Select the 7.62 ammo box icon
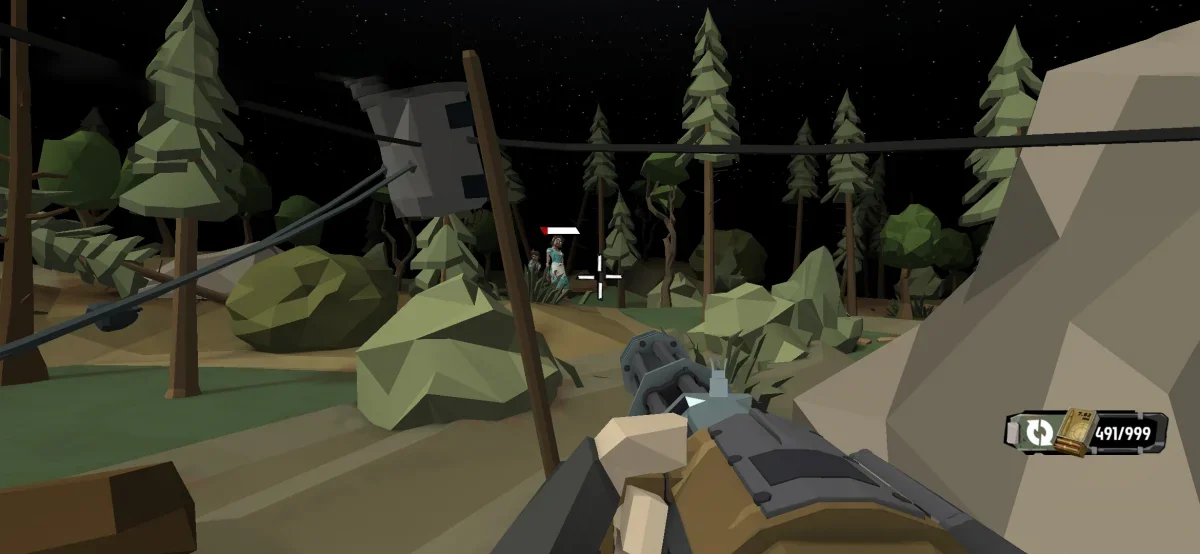This screenshot has width=1200, height=554. [x=1074, y=430]
